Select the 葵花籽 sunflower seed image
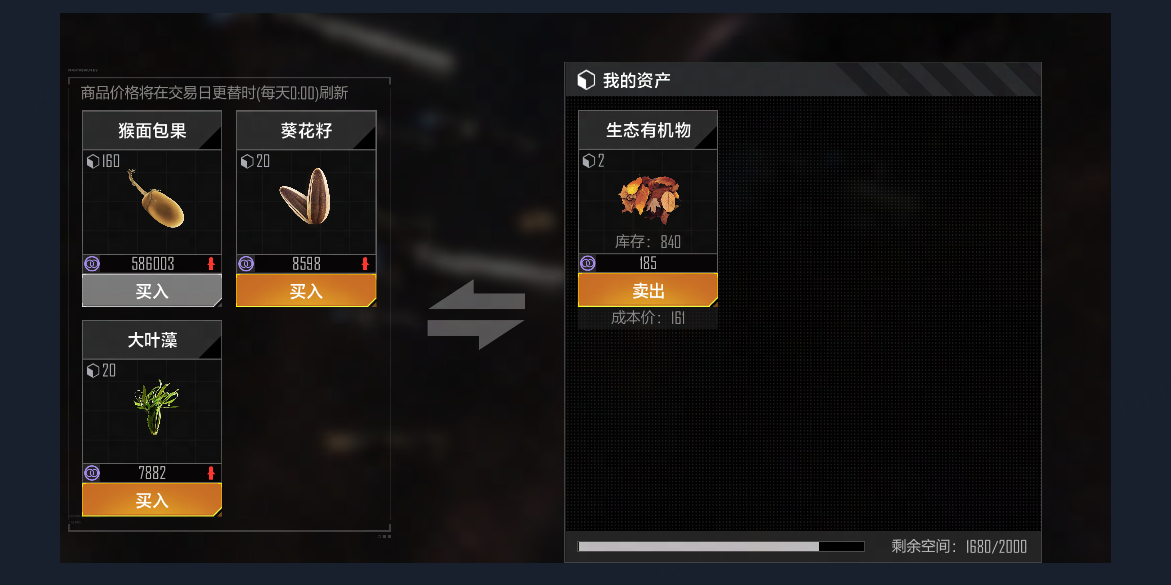This screenshot has height=585, width=1171. 305,197
